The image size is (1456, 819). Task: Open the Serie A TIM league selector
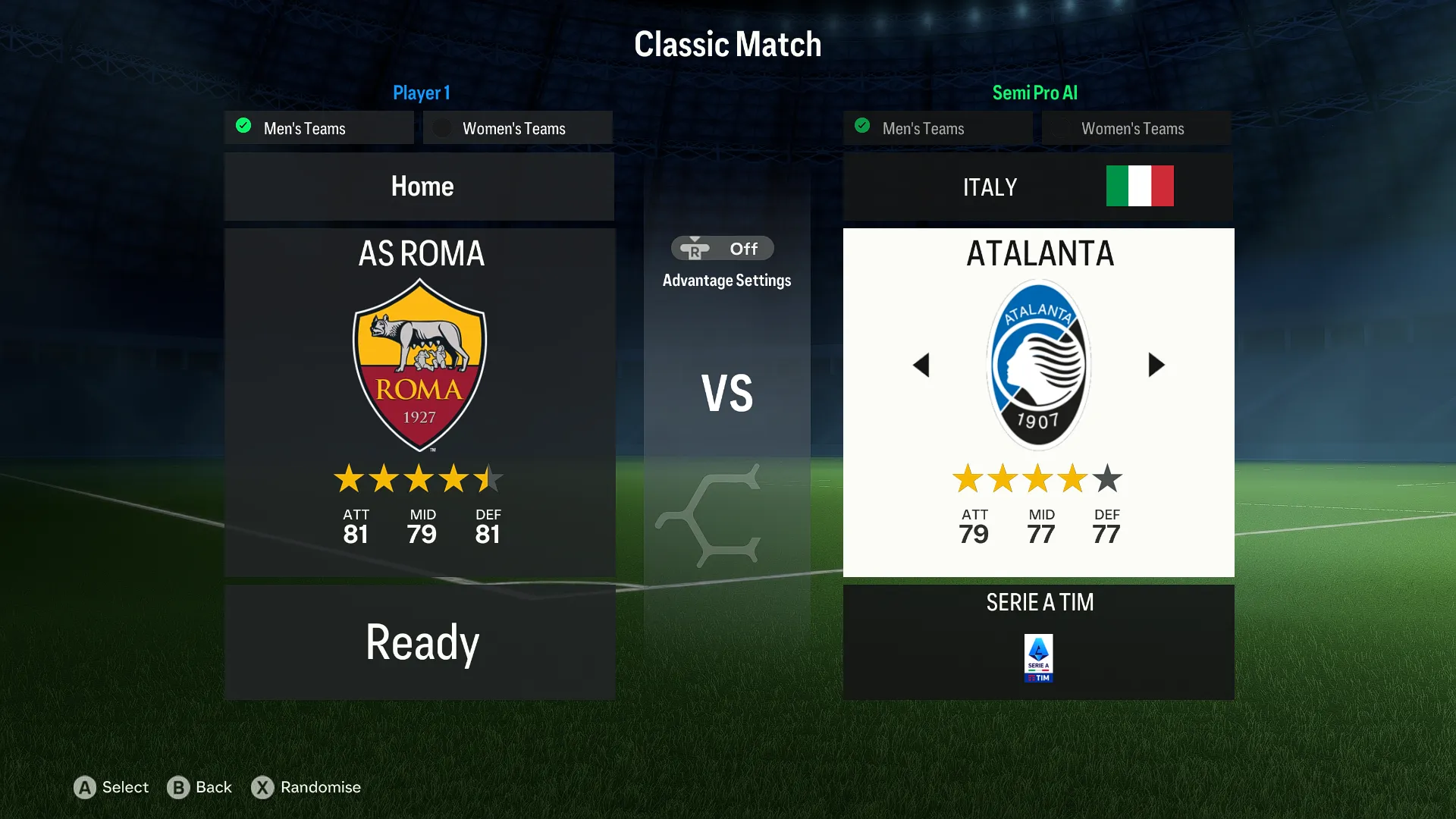(1038, 642)
